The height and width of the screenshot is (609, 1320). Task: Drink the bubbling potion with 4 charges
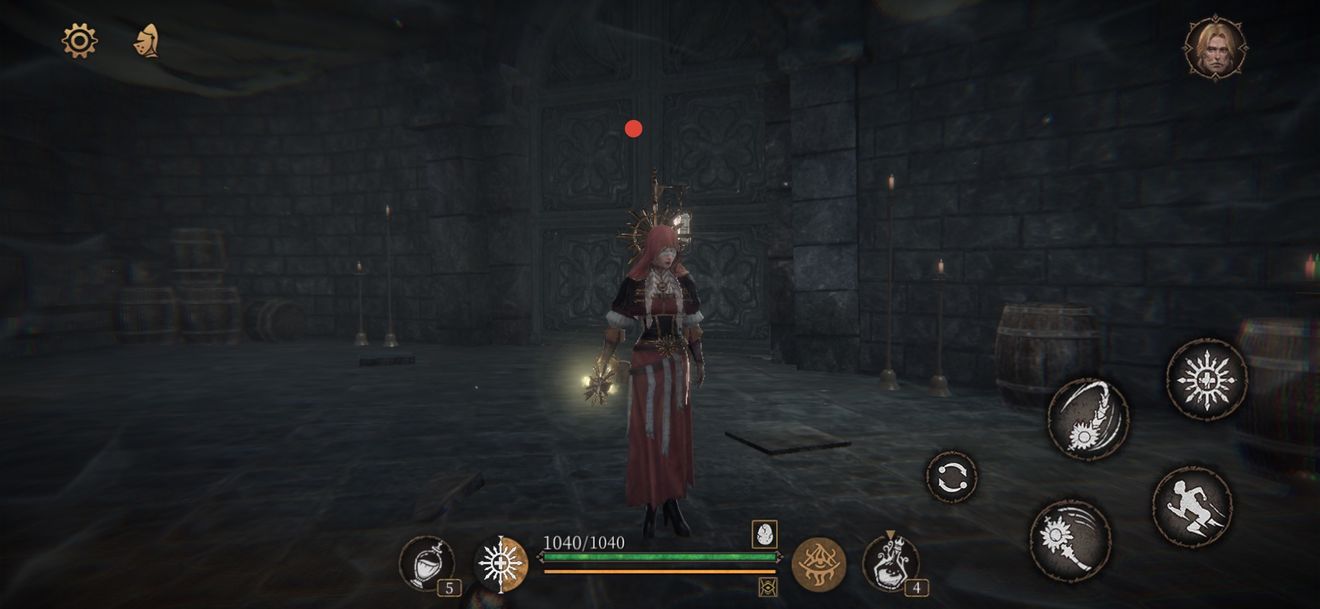pyautogui.click(x=890, y=563)
